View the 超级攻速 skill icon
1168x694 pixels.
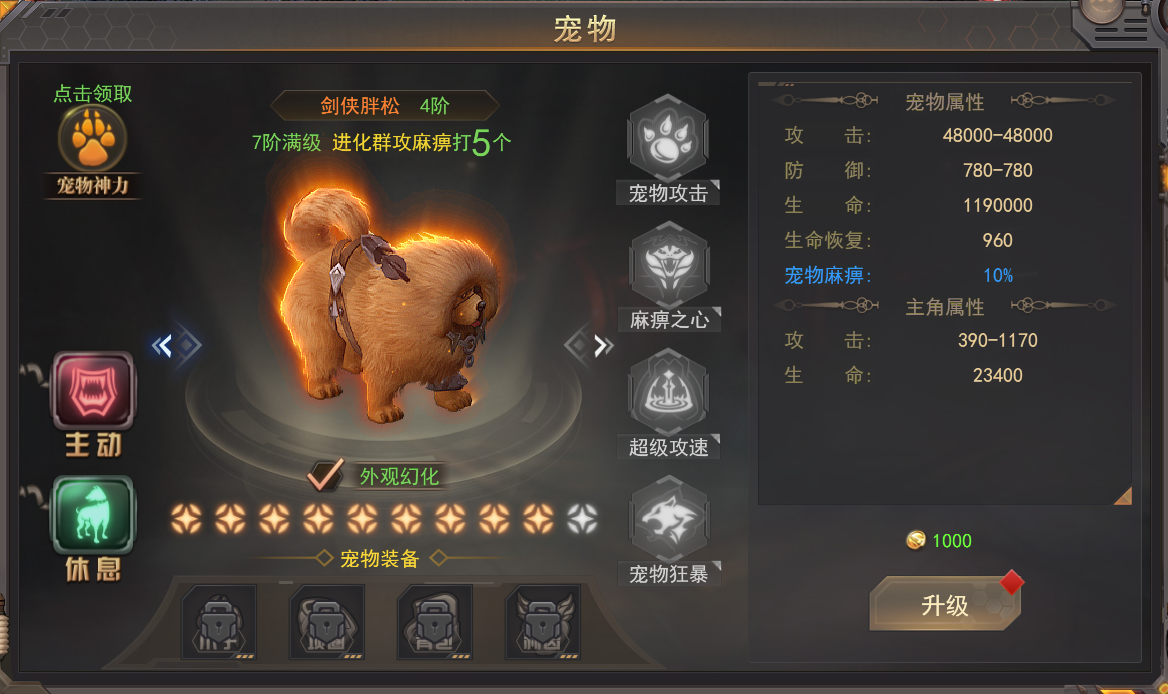click(667, 392)
